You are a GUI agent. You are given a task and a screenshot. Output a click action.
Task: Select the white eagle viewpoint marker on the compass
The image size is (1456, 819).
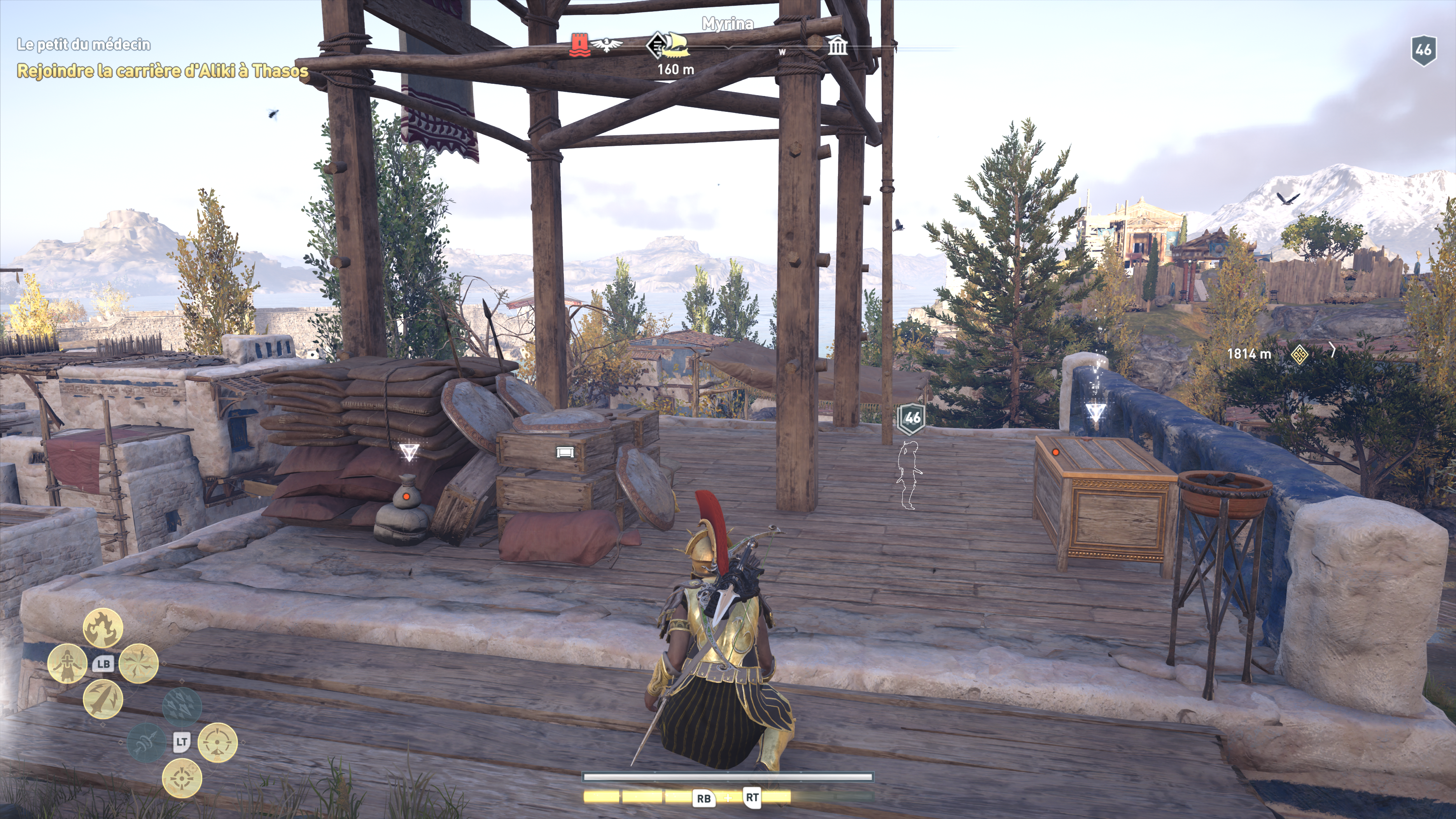[x=607, y=45]
